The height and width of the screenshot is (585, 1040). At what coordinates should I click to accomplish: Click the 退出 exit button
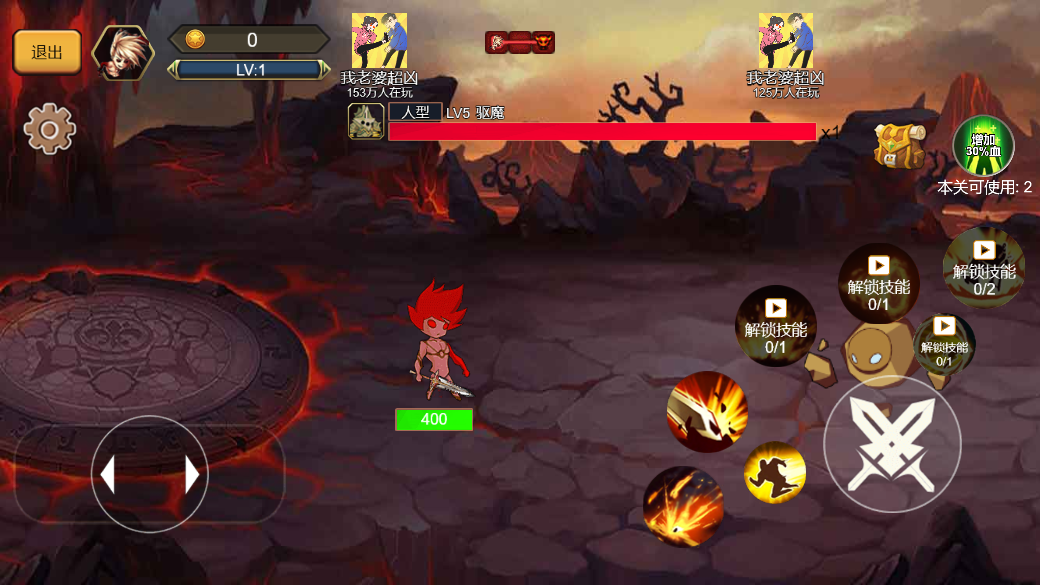(47, 52)
